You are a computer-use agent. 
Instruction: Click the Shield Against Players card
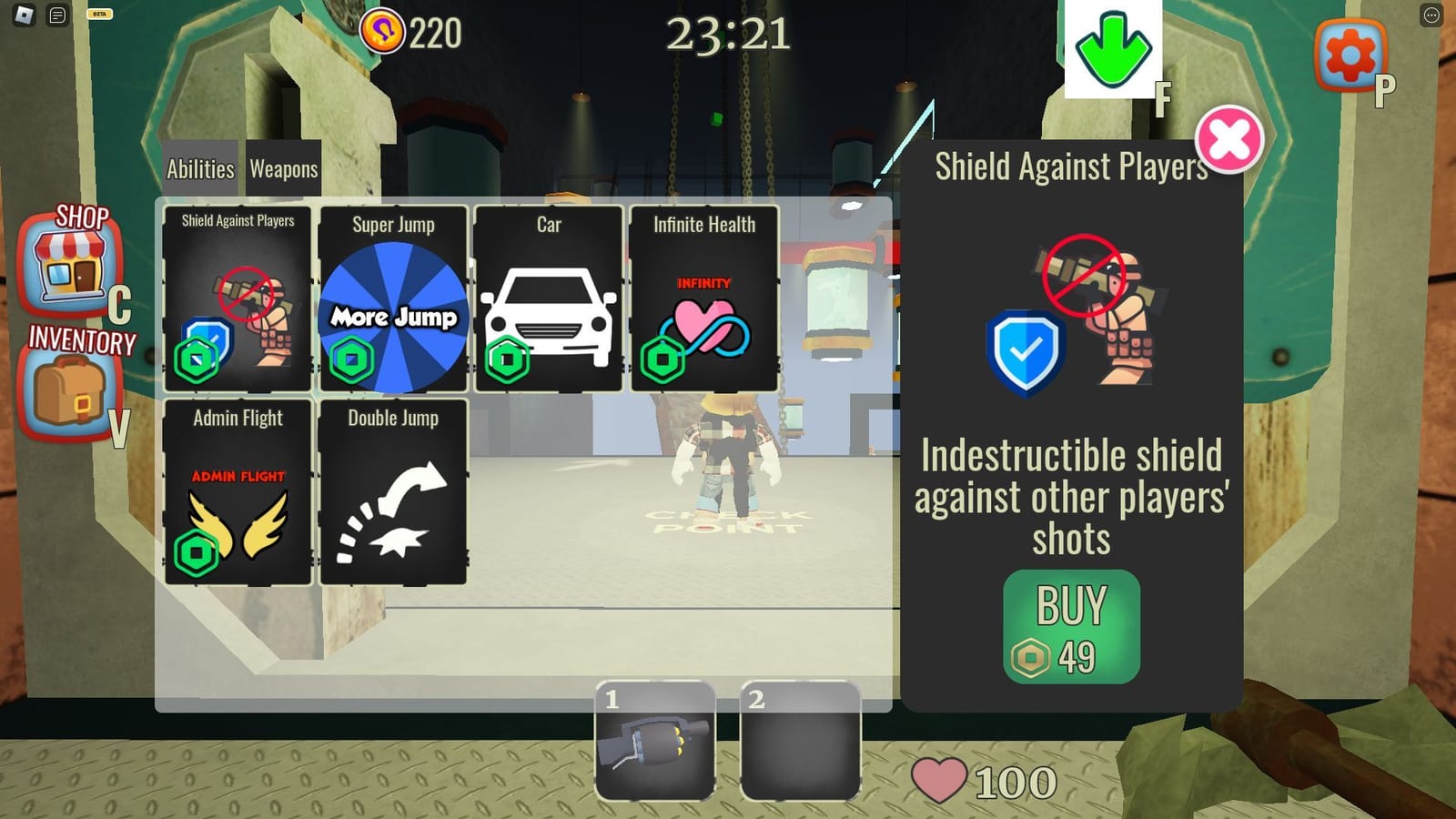(238, 300)
